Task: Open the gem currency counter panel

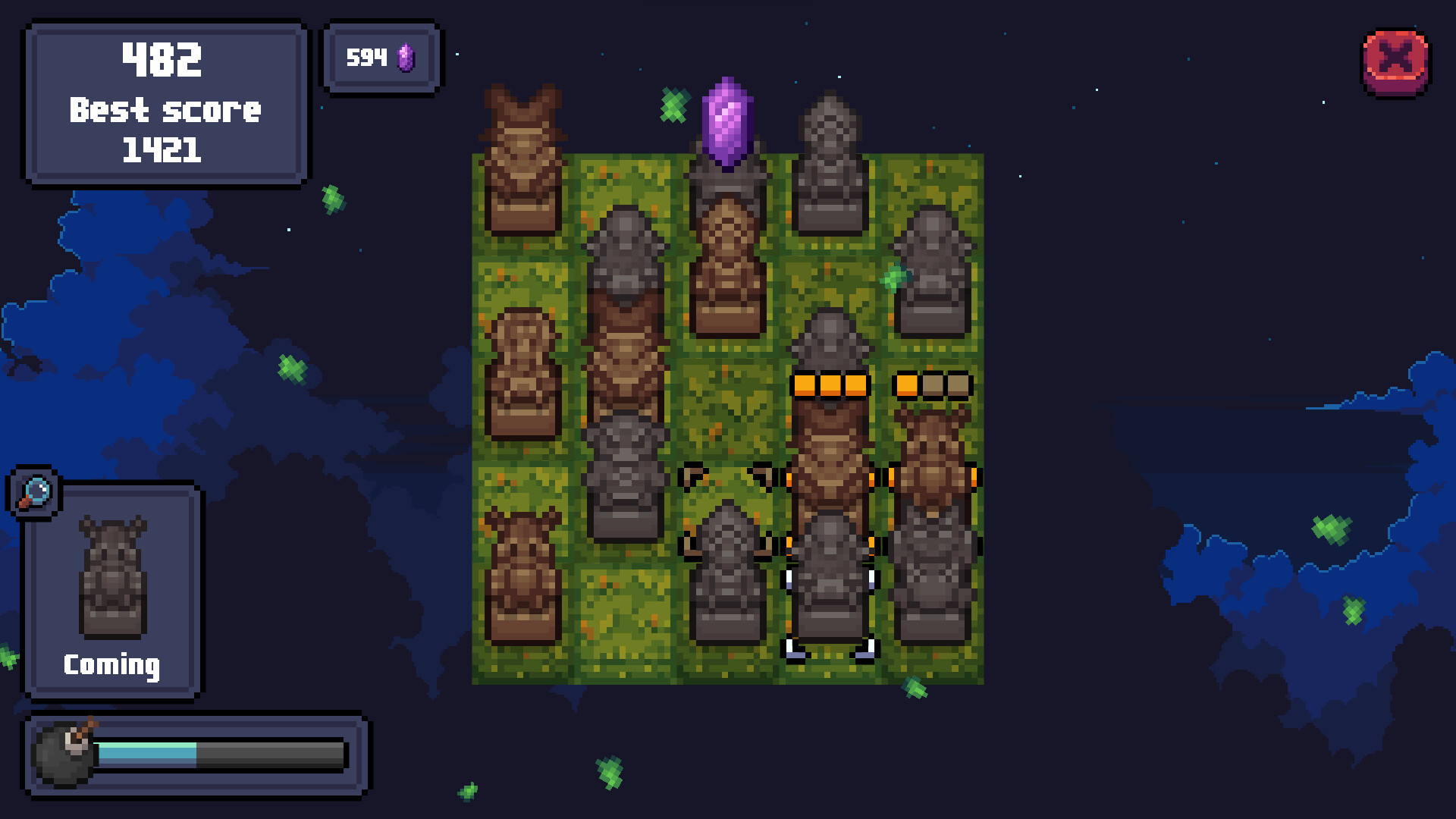Action: 381,58
